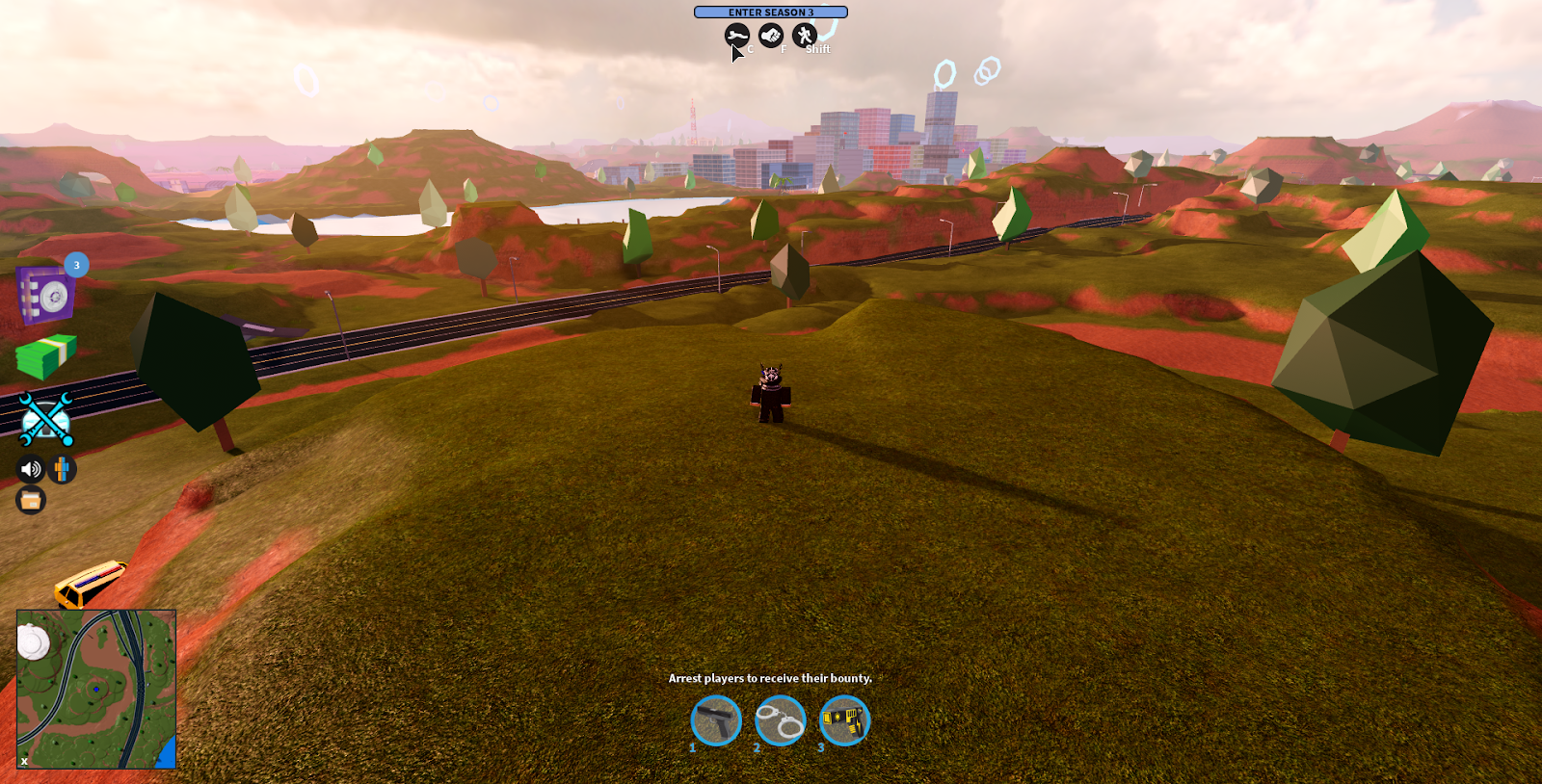Close the minimap with its X

click(24, 761)
